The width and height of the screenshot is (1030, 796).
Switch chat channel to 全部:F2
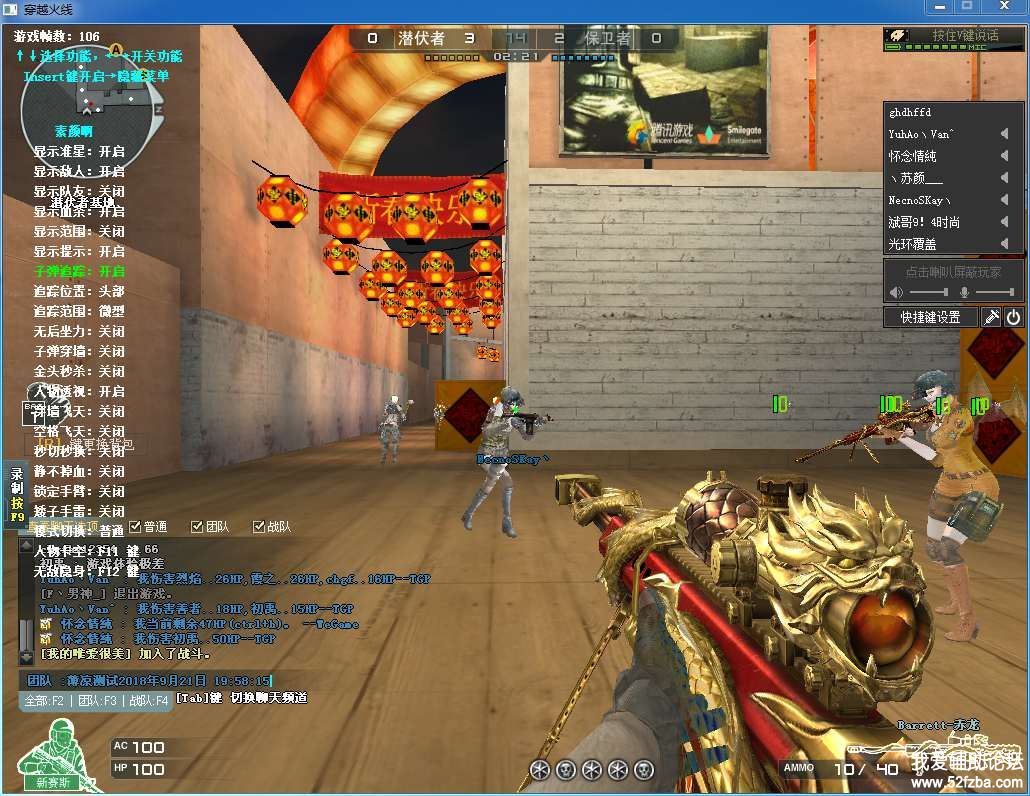coord(46,700)
